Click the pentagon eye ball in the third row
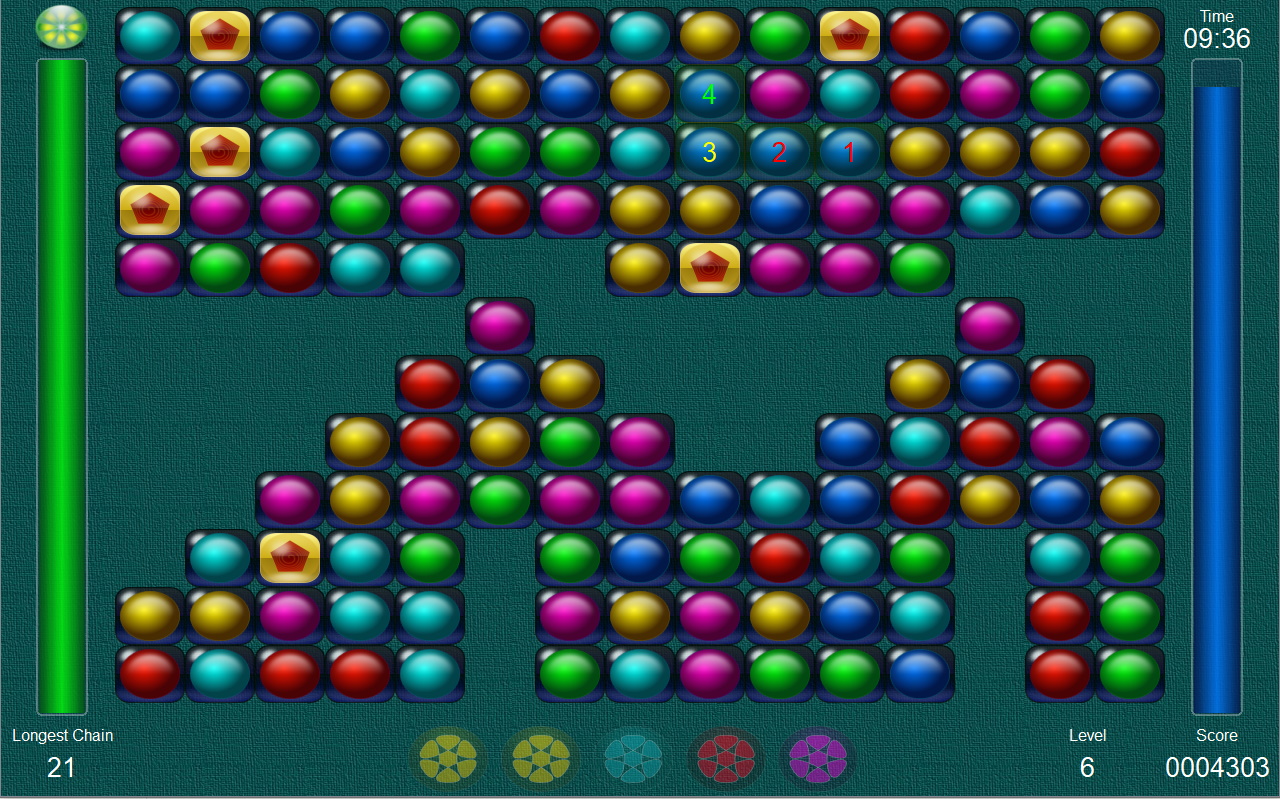 coord(219,152)
